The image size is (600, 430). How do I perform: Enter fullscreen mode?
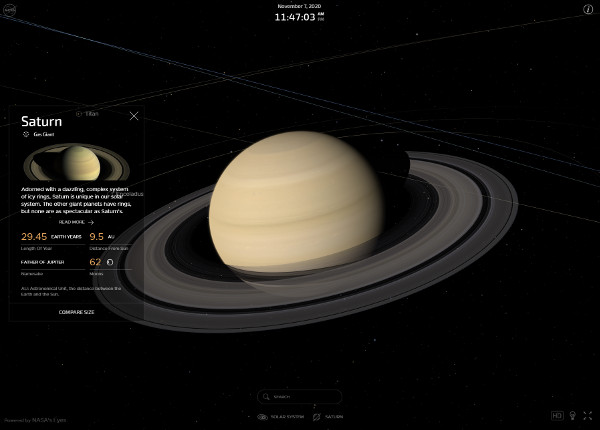tap(588, 415)
